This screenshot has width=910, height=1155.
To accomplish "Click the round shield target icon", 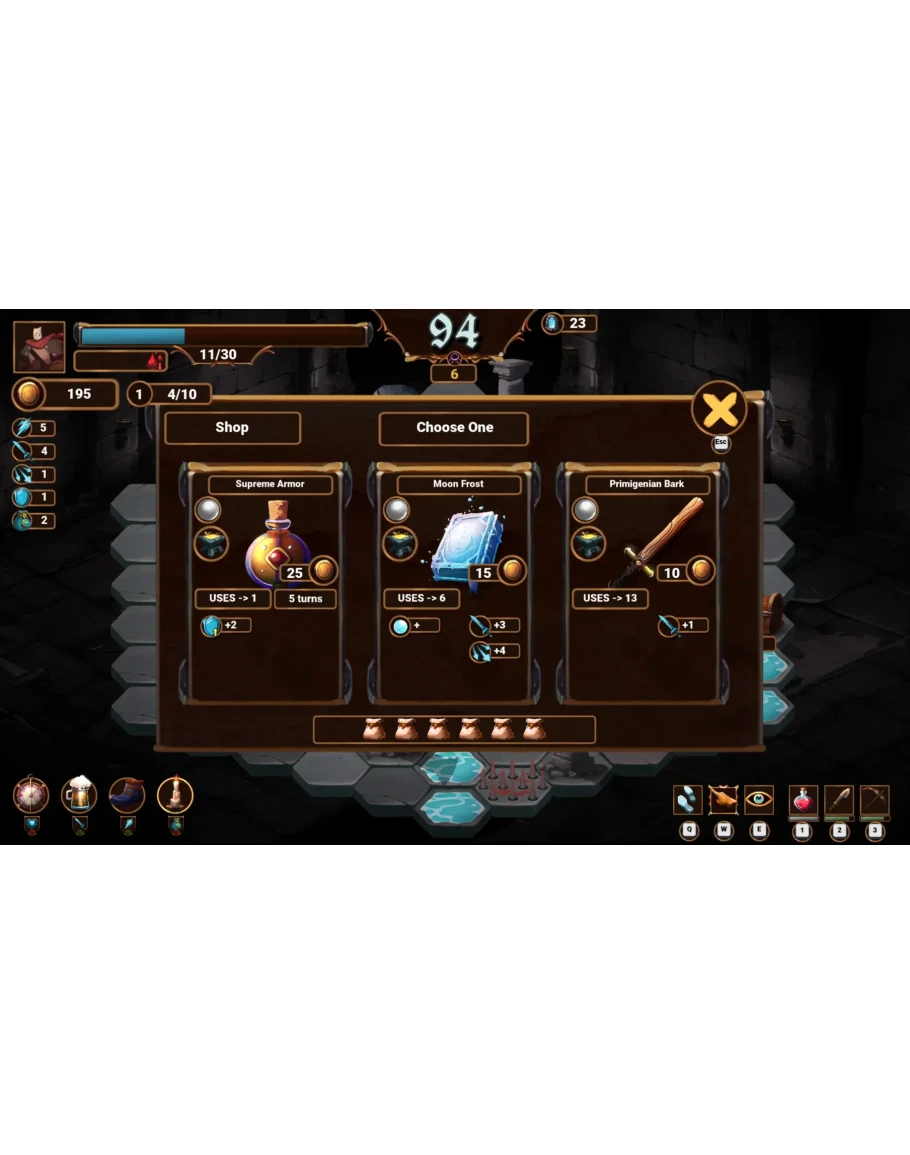I will pyautogui.click(x=31, y=795).
